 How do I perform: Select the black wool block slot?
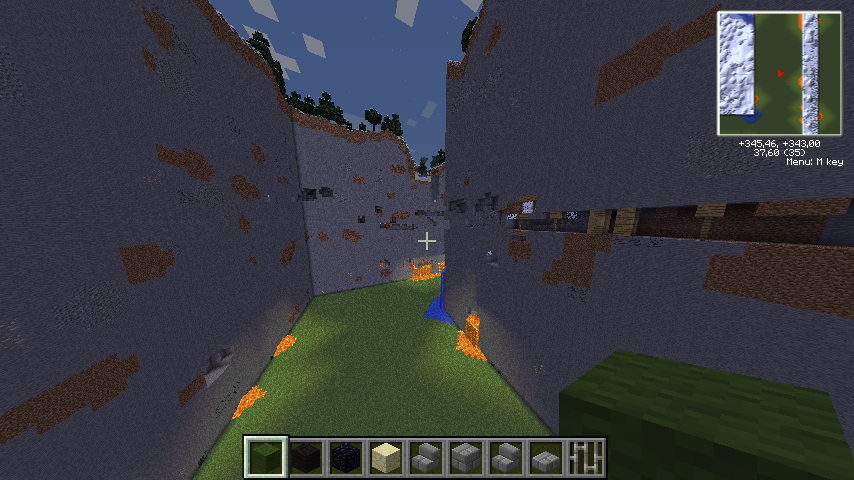[306, 458]
